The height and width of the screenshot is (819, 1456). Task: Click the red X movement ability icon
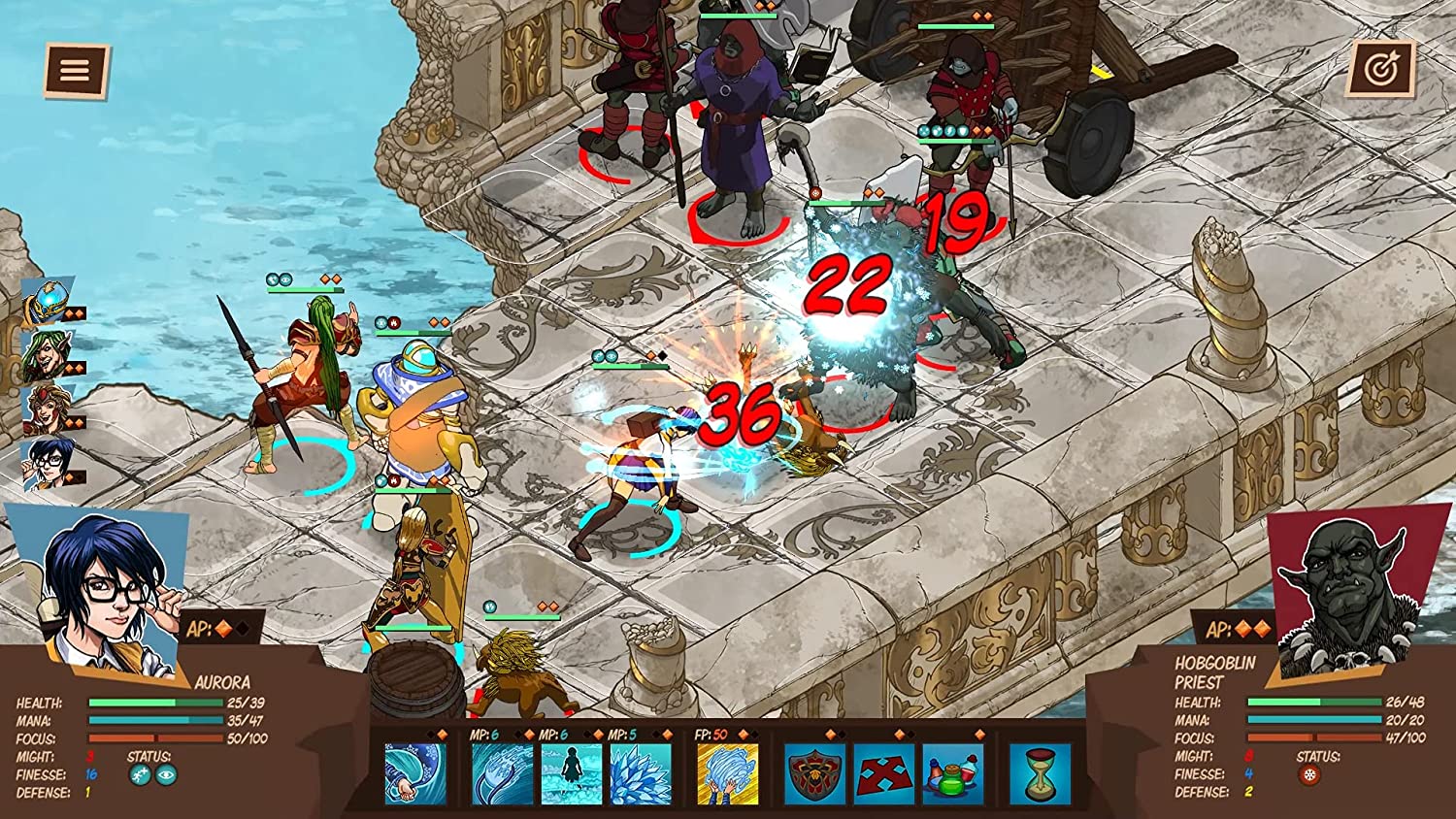[x=883, y=772]
